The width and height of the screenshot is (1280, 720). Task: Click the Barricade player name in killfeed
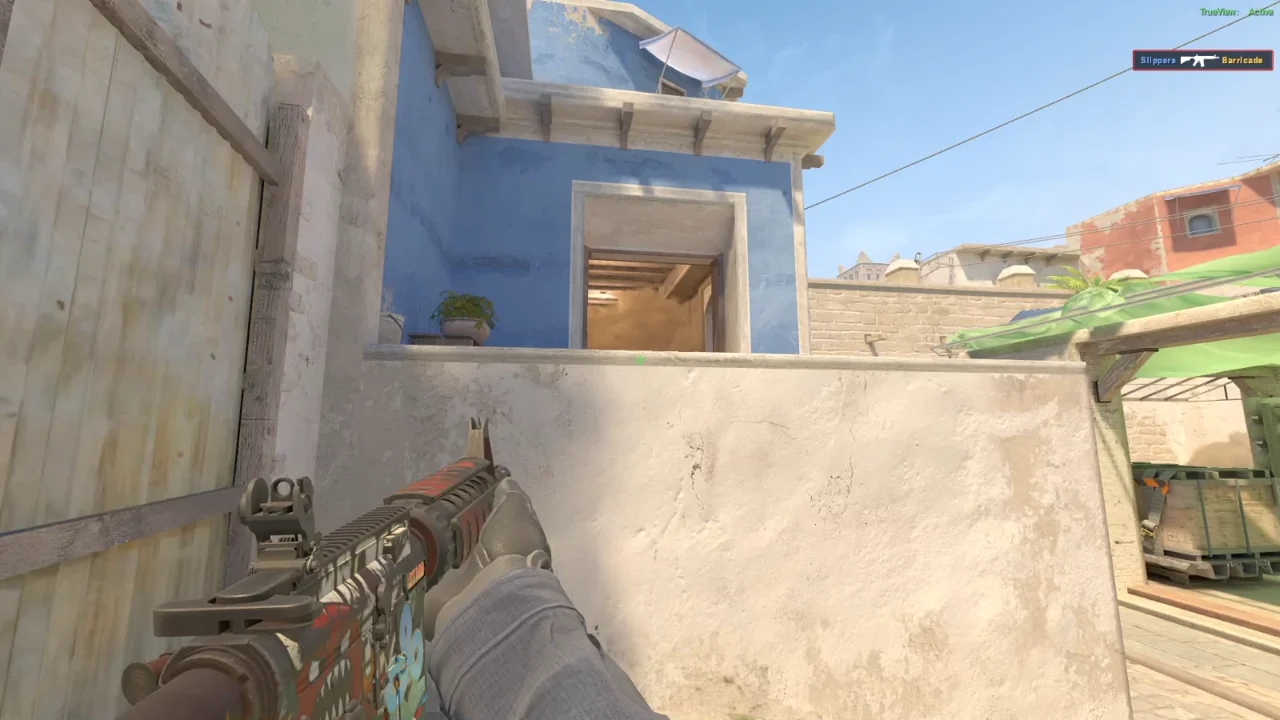(1243, 60)
